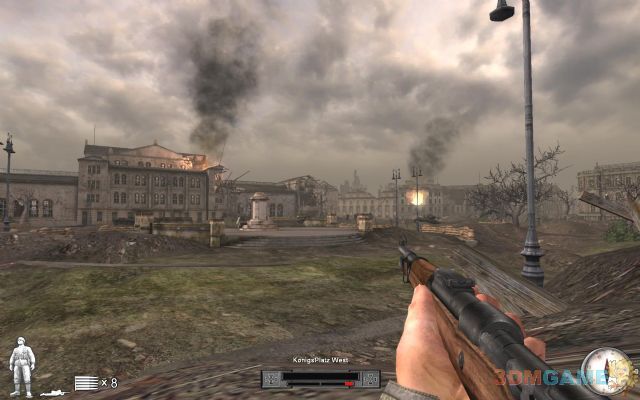Select the compass dial
The image size is (640, 400).
(x=606, y=371)
